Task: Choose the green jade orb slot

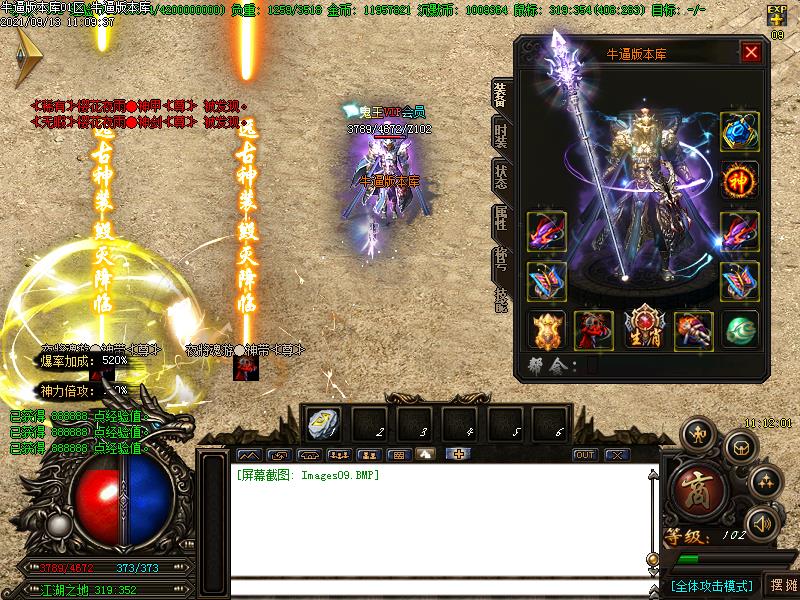Action: [739, 329]
